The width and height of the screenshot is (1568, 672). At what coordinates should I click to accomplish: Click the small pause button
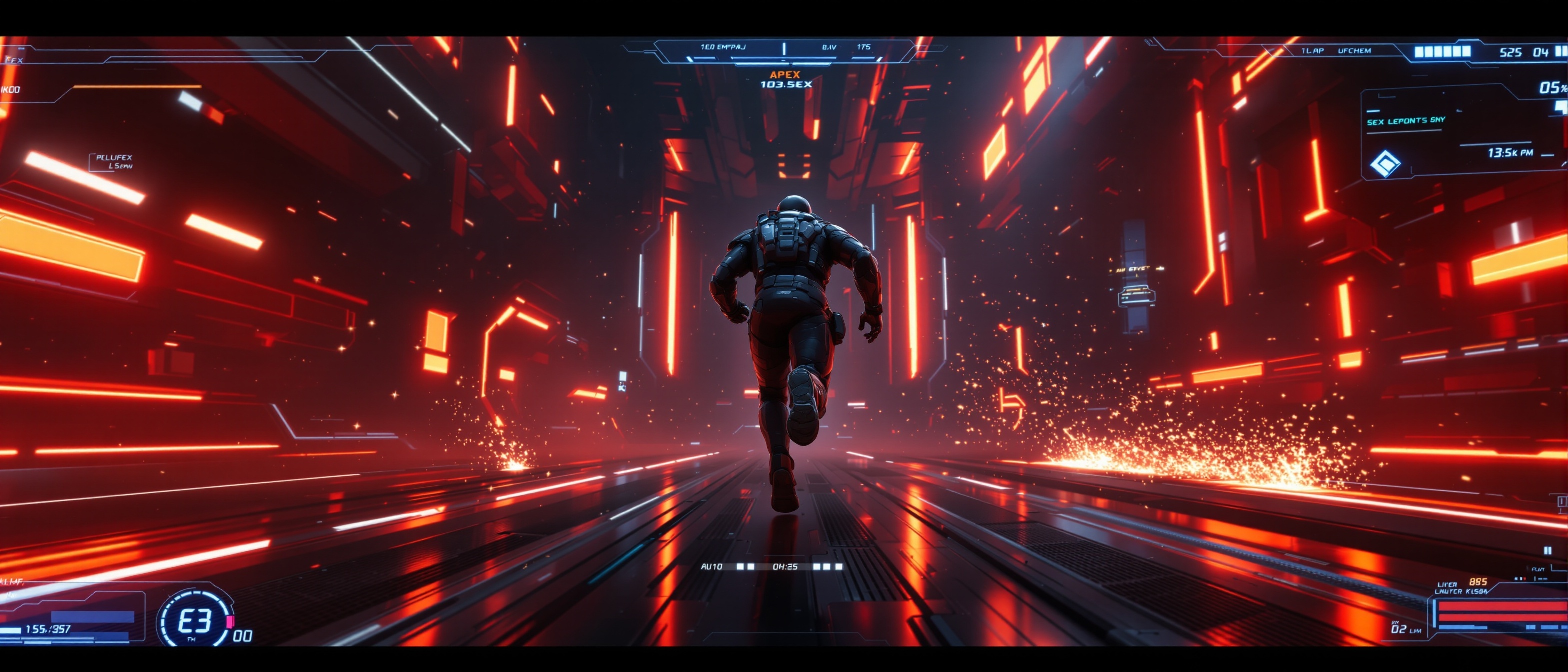tap(1547, 551)
